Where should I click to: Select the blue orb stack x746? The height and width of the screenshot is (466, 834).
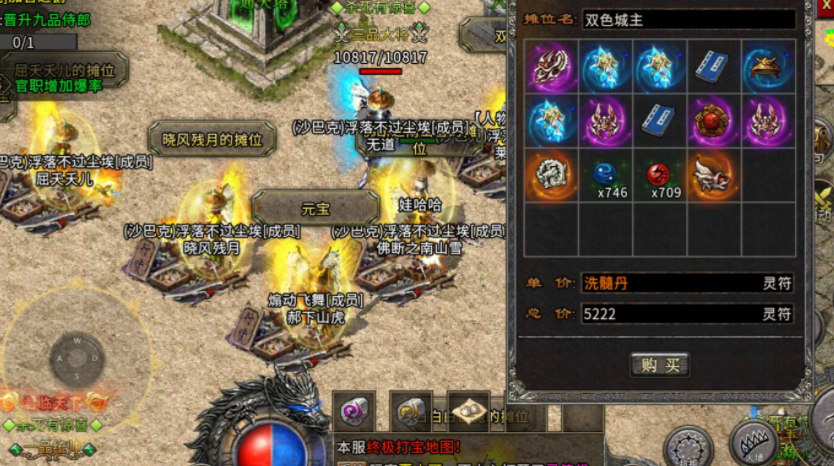(607, 175)
